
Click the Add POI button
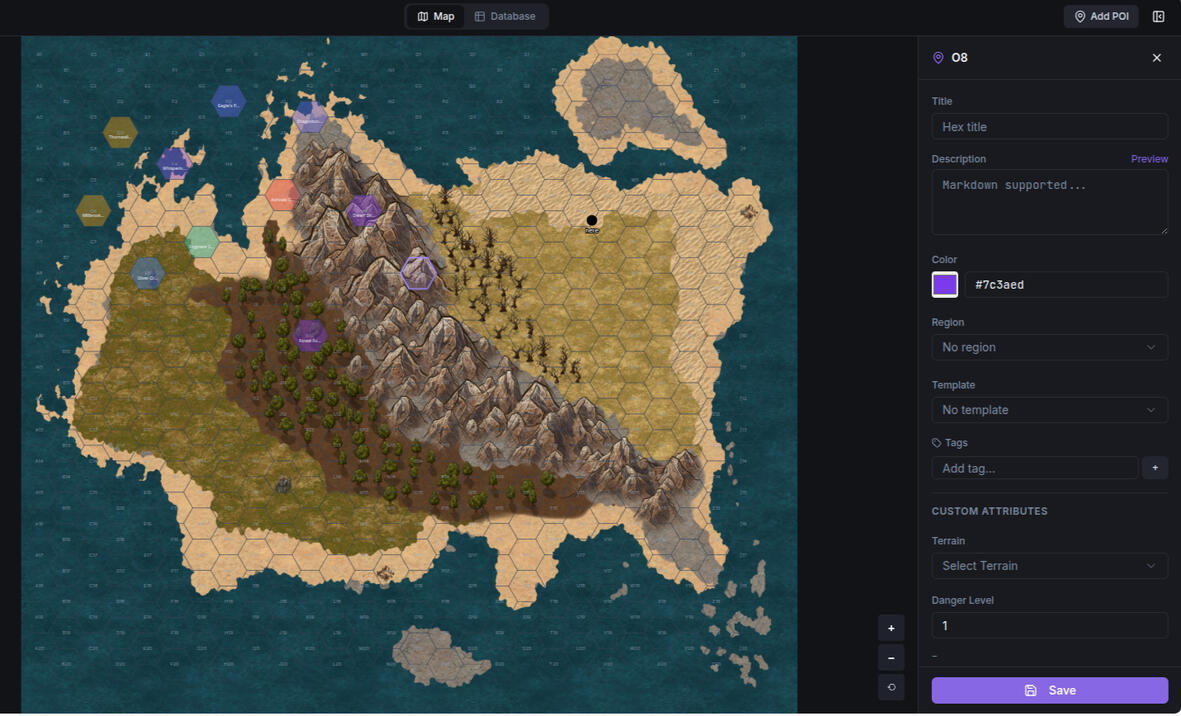pyautogui.click(x=1101, y=17)
